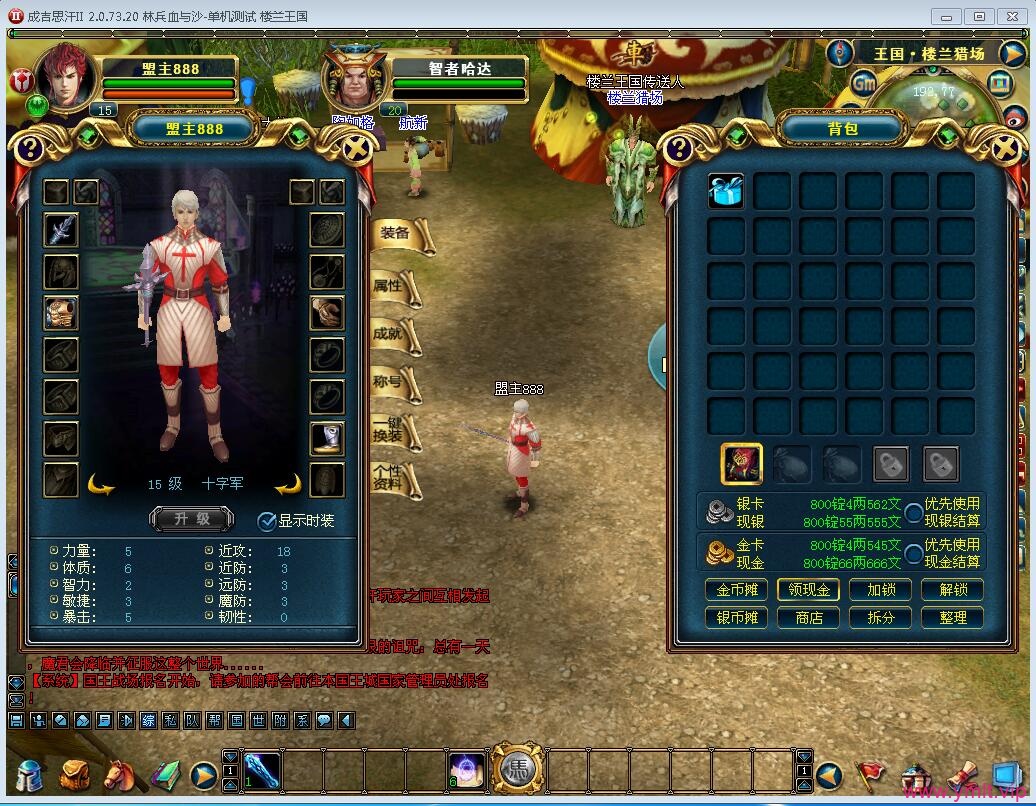Open the 金币摊 gold stall

point(736,590)
